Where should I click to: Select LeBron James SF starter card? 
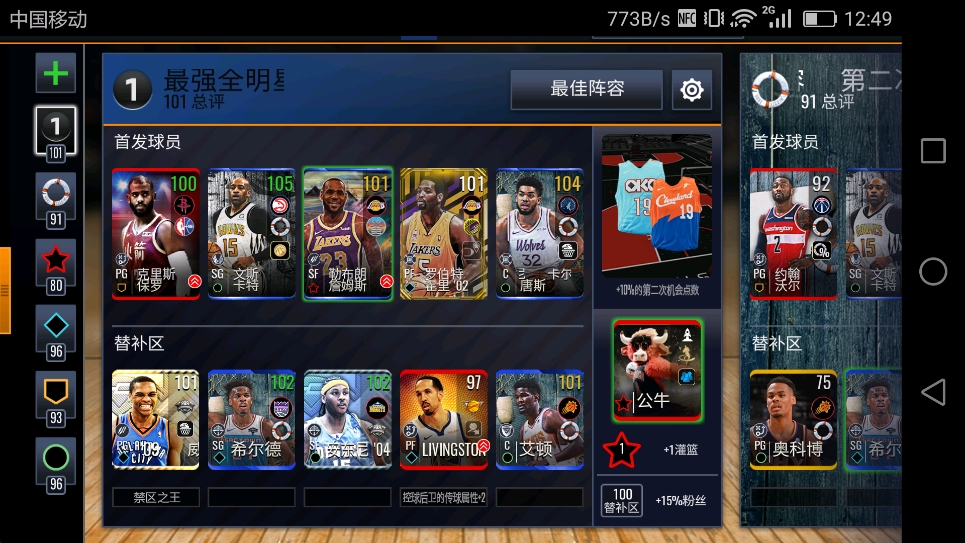click(x=348, y=234)
